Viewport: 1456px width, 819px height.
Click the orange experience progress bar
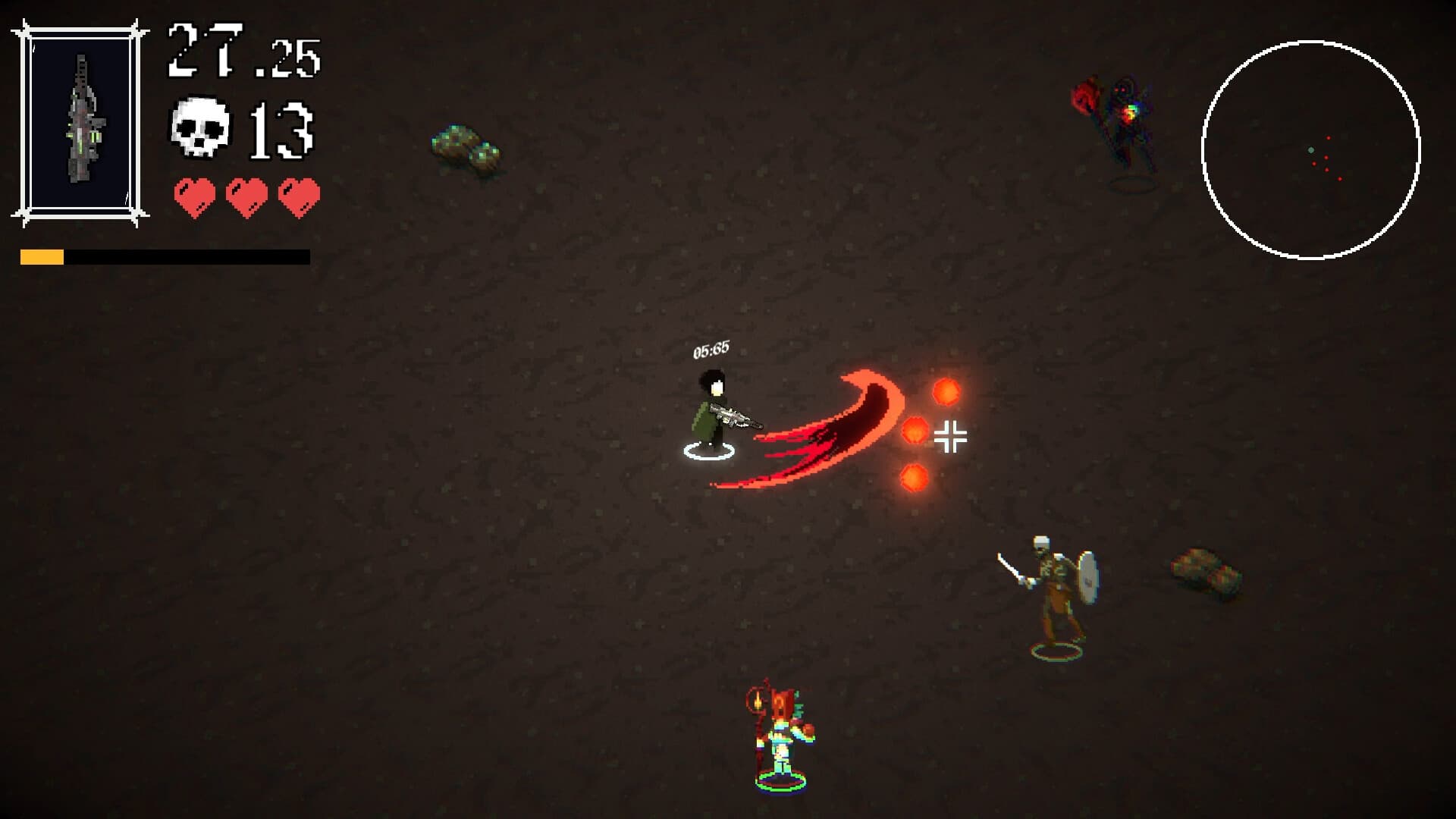pyautogui.click(x=42, y=258)
